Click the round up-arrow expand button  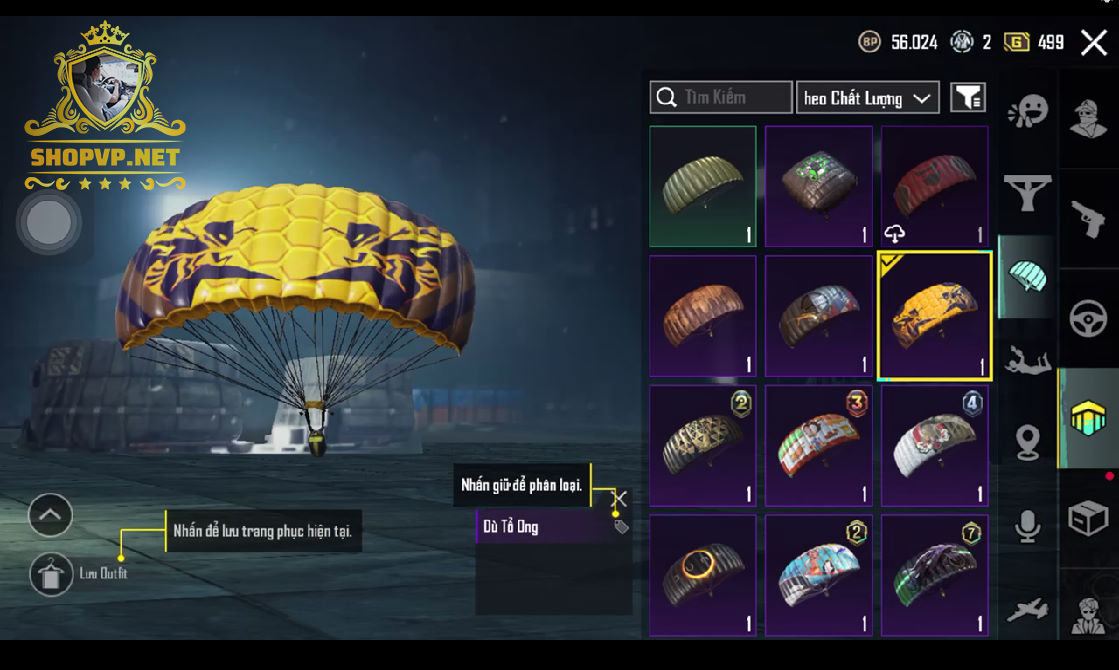coord(50,516)
